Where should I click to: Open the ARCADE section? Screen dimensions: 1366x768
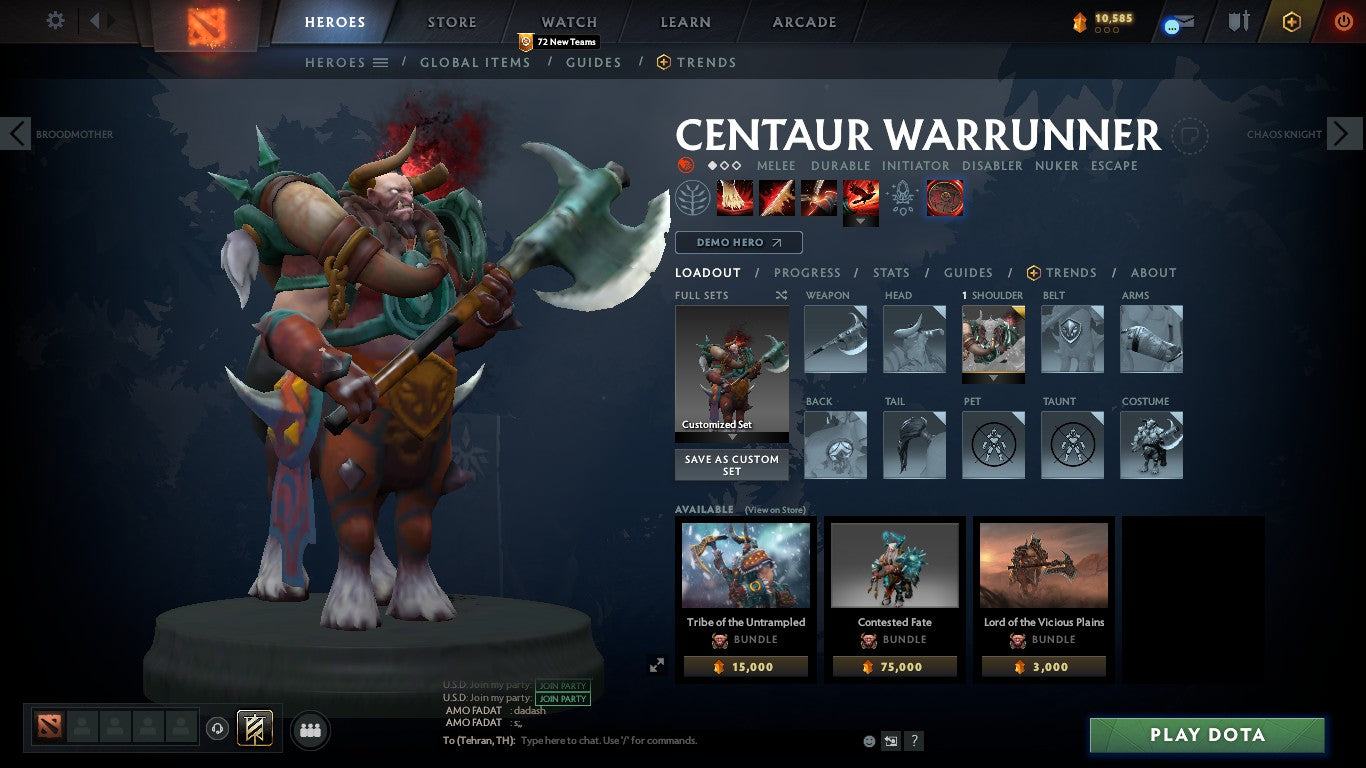click(x=803, y=21)
